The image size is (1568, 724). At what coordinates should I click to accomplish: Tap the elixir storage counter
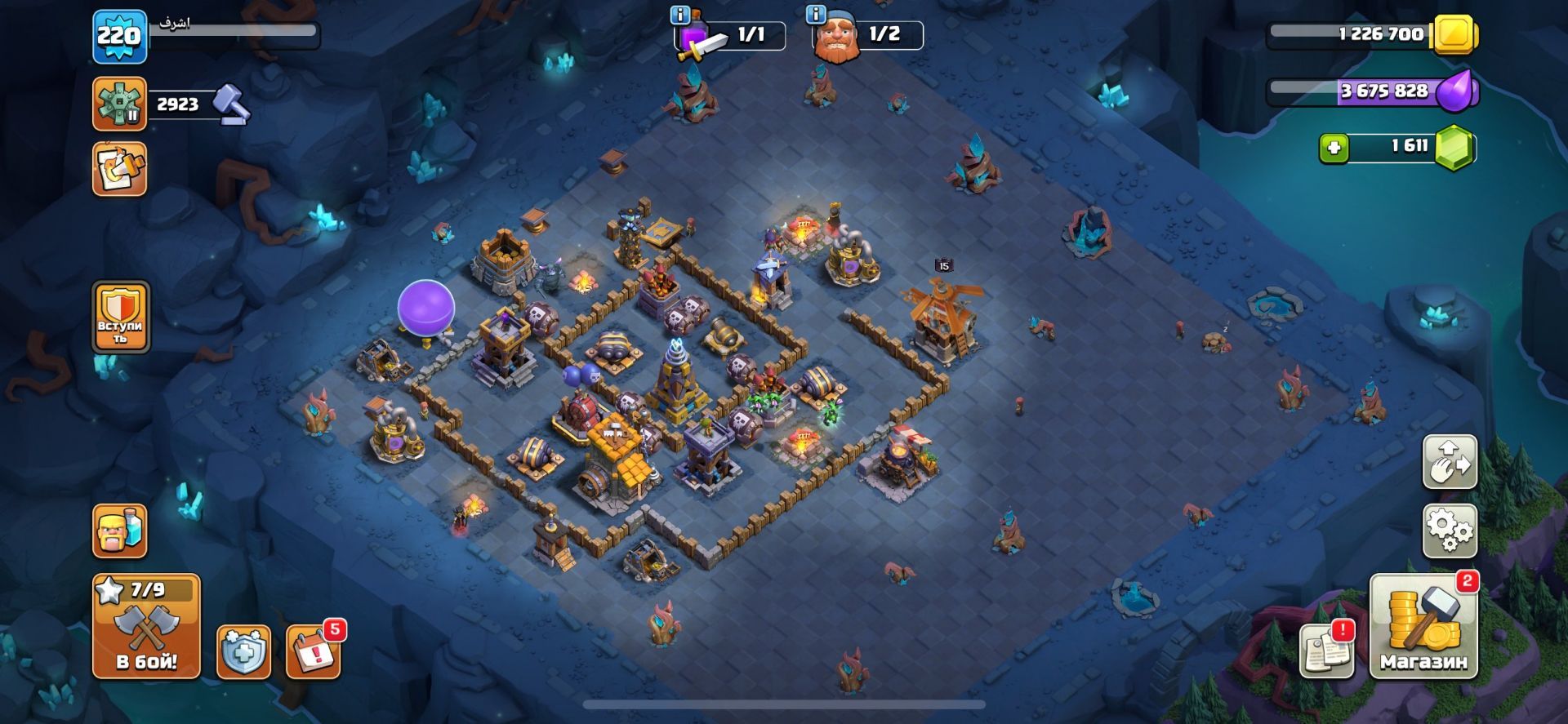pos(1372,91)
